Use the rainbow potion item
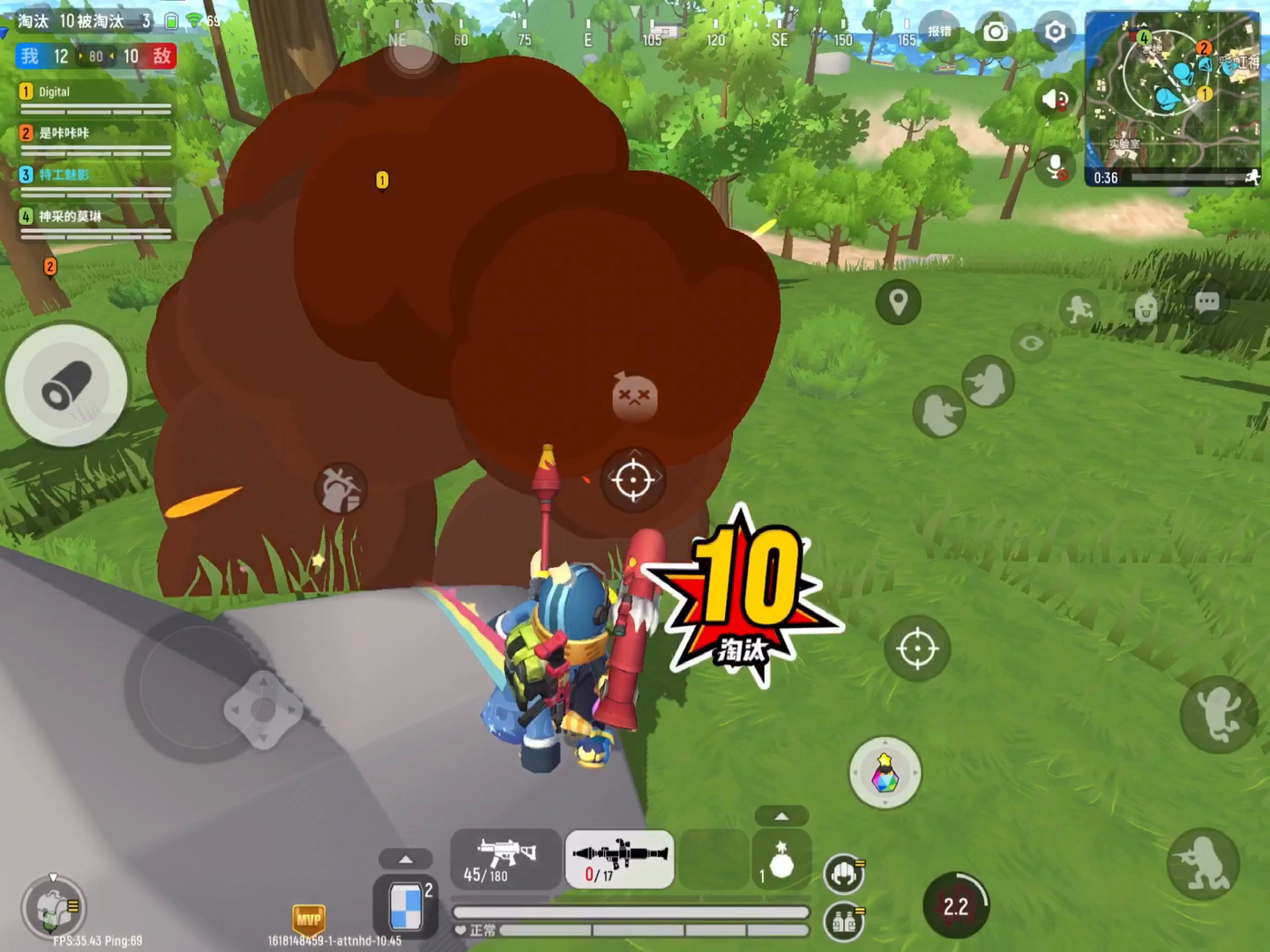Viewport: 1270px width, 952px height. pyautogui.click(x=885, y=772)
